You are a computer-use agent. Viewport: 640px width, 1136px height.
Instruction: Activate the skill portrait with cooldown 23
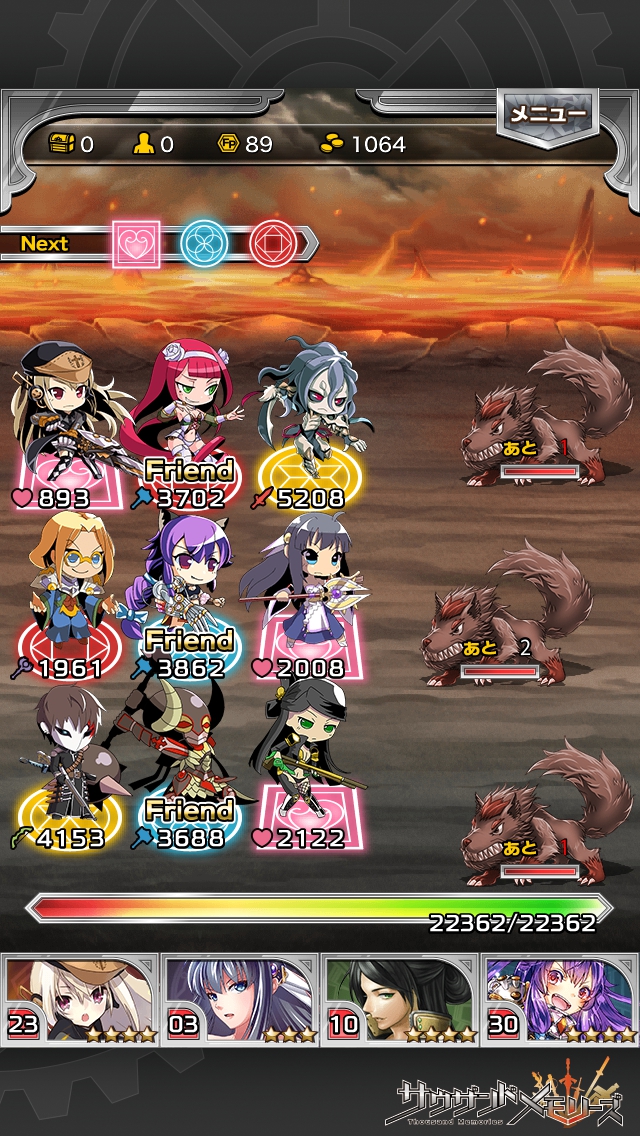click(80, 998)
